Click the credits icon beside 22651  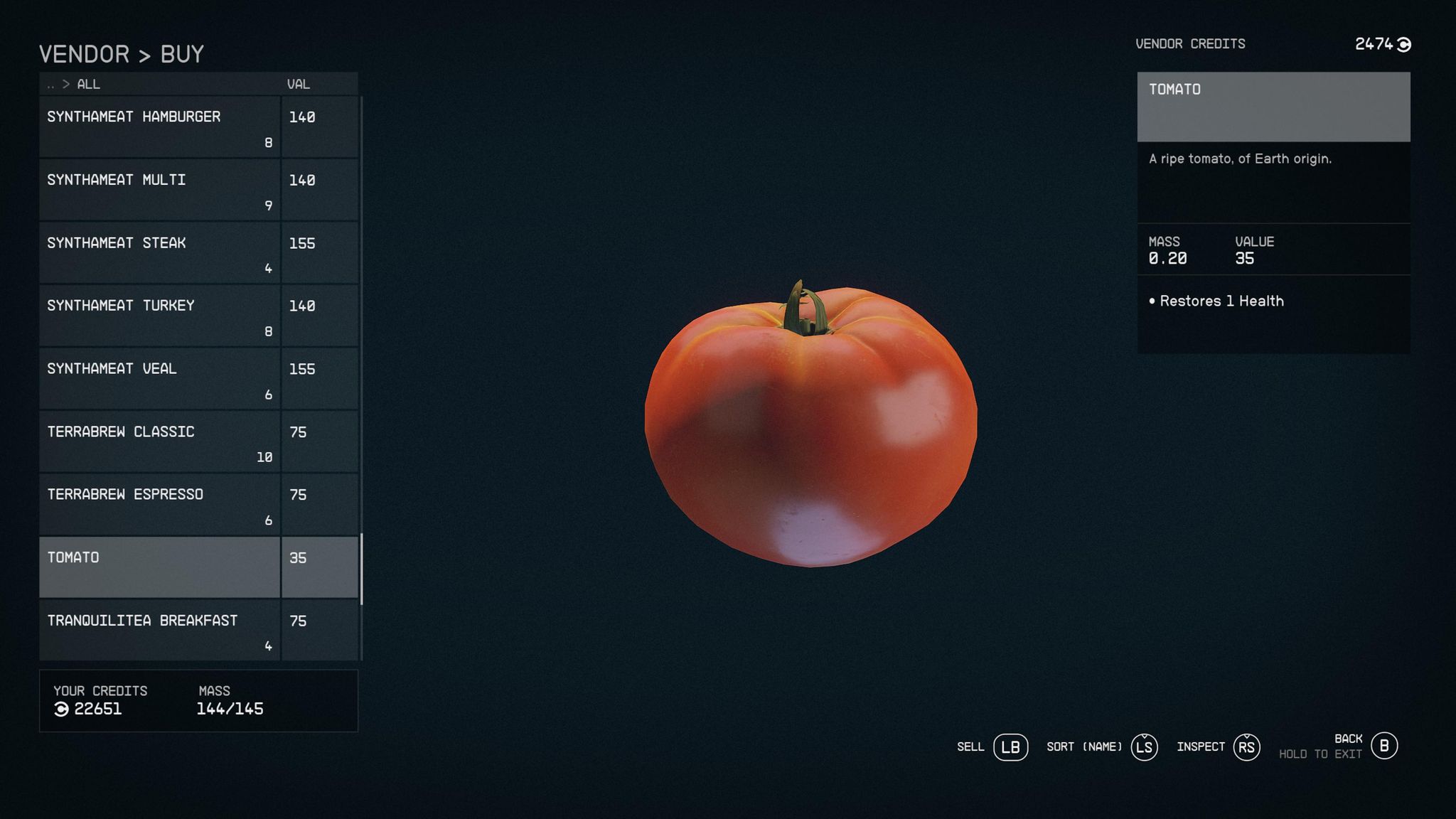pyautogui.click(x=60, y=708)
